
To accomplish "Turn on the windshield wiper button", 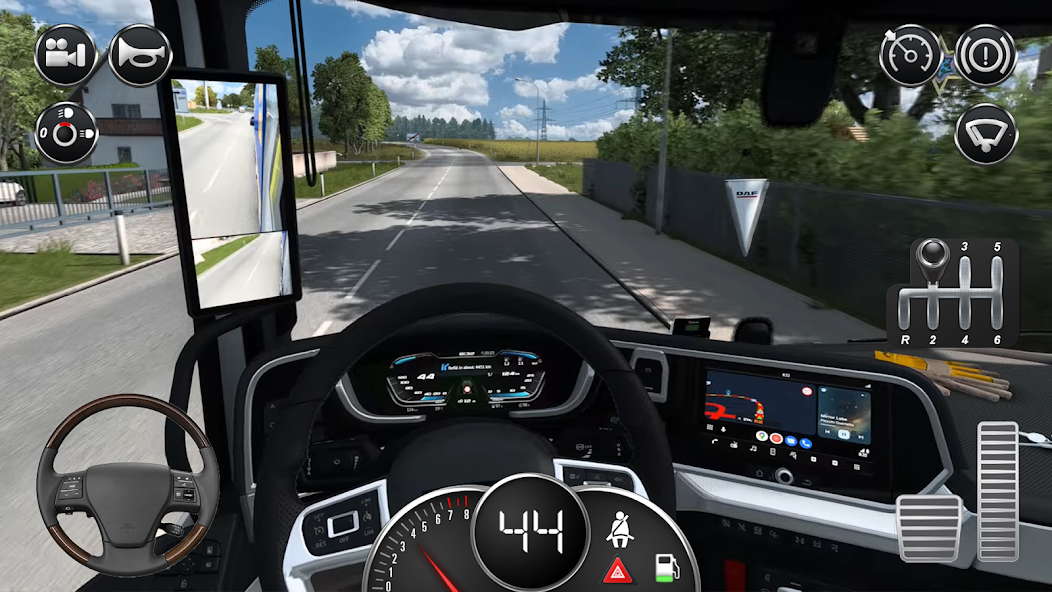I will (985, 133).
